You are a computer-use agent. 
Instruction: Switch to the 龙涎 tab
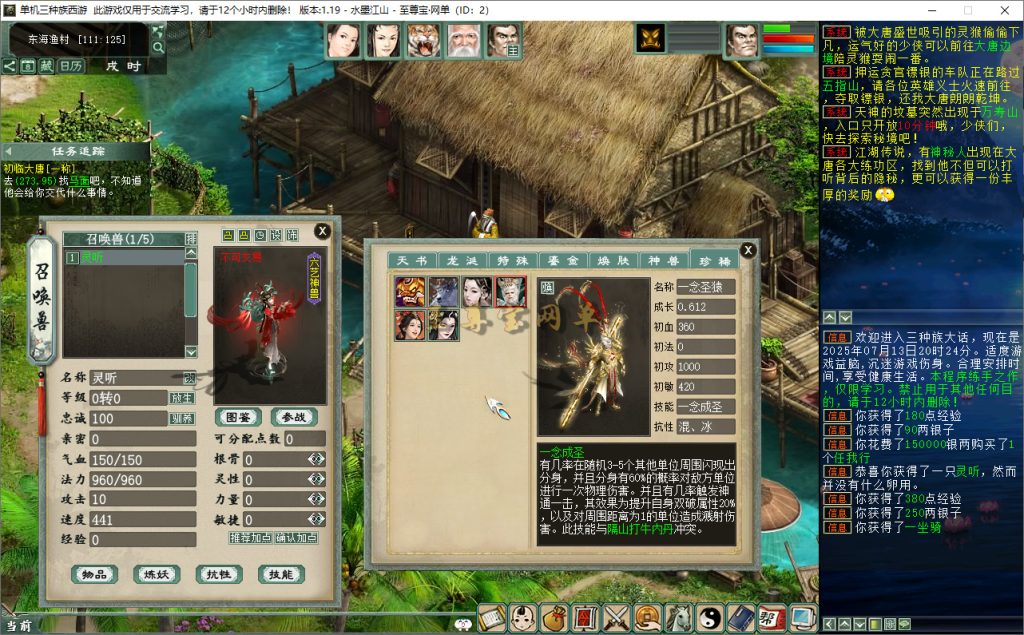454,260
